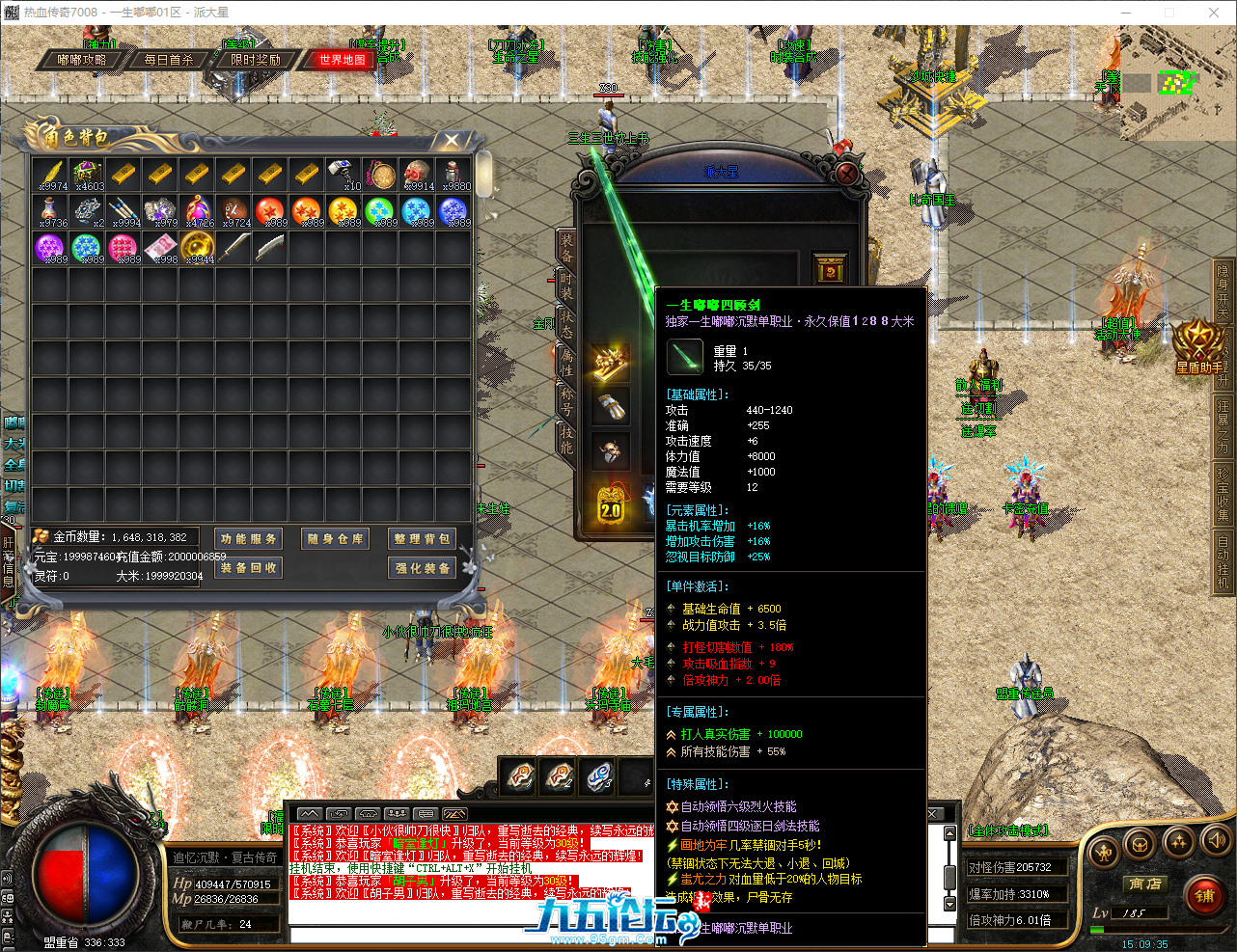
Task: Collapse the chat window with the chevron icon
Action: tap(309, 814)
